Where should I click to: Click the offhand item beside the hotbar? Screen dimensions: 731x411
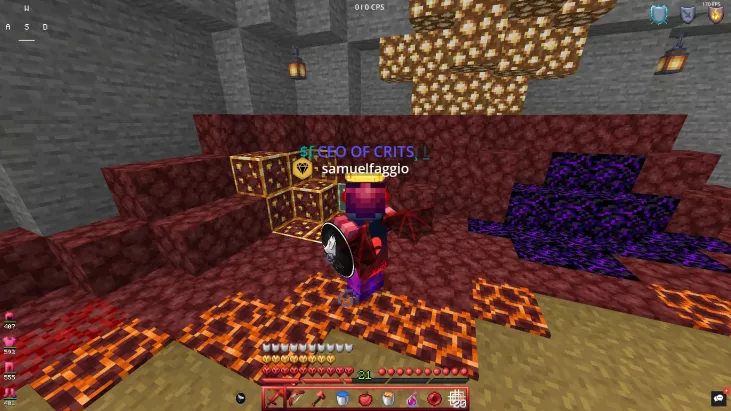[x=241, y=398]
